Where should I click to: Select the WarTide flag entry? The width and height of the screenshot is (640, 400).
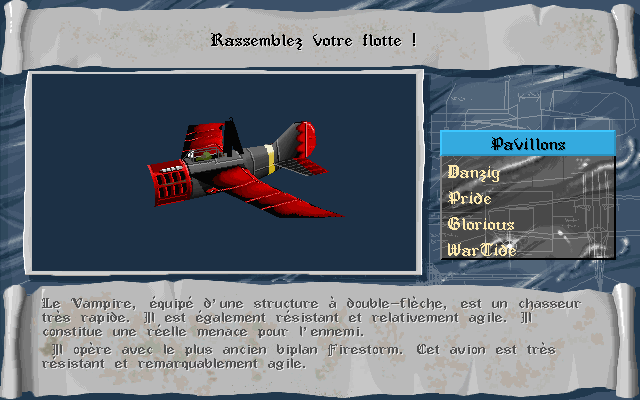point(482,249)
